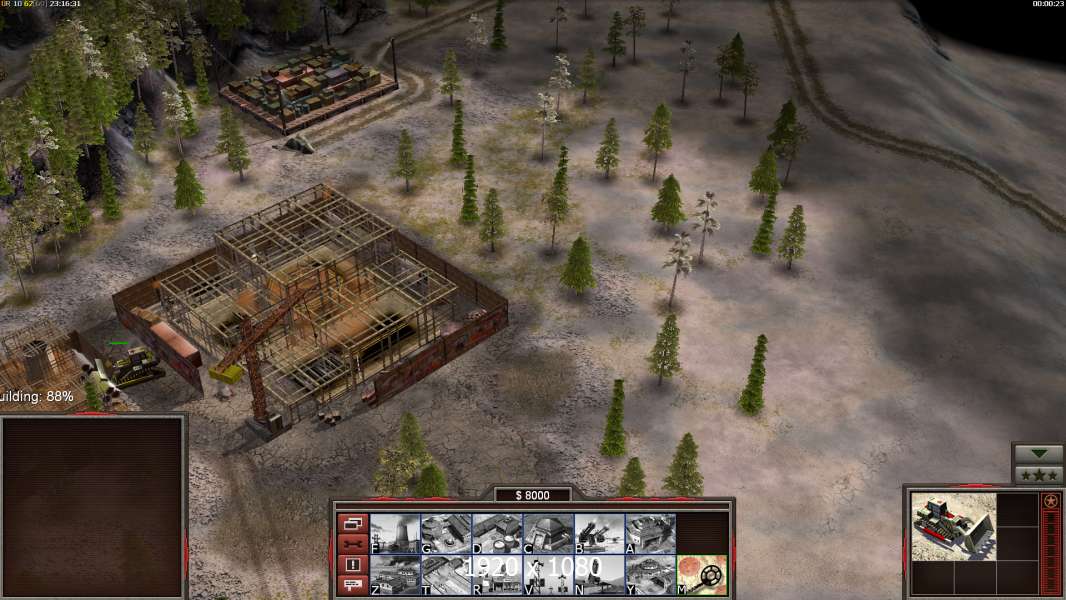Pick the structure icon labeled D
The width and height of the screenshot is (1066, 600).
[497, 534]
